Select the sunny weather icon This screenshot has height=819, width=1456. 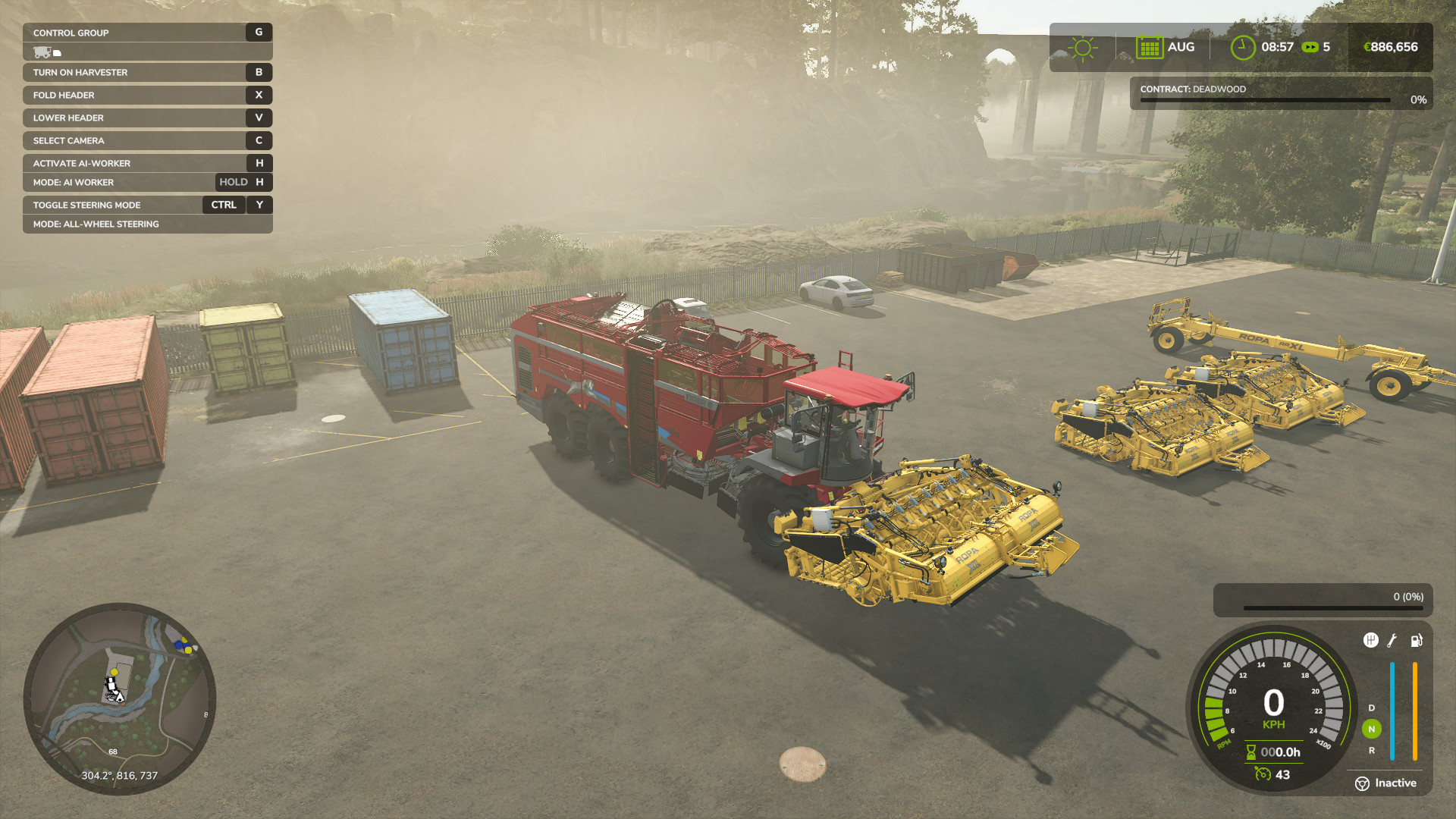click(x=1082, y=48)
